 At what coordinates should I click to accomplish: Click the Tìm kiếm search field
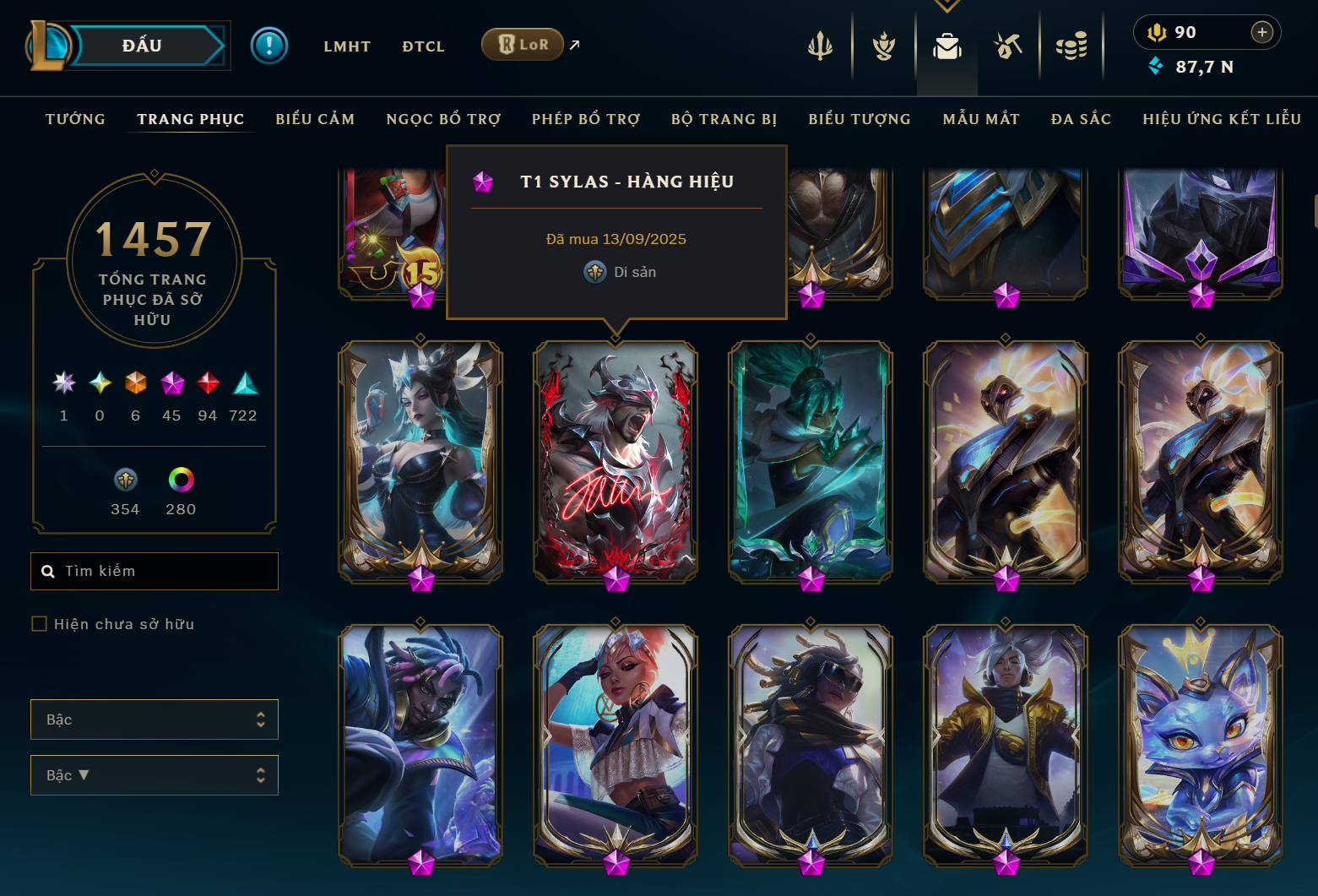(155, 571)
